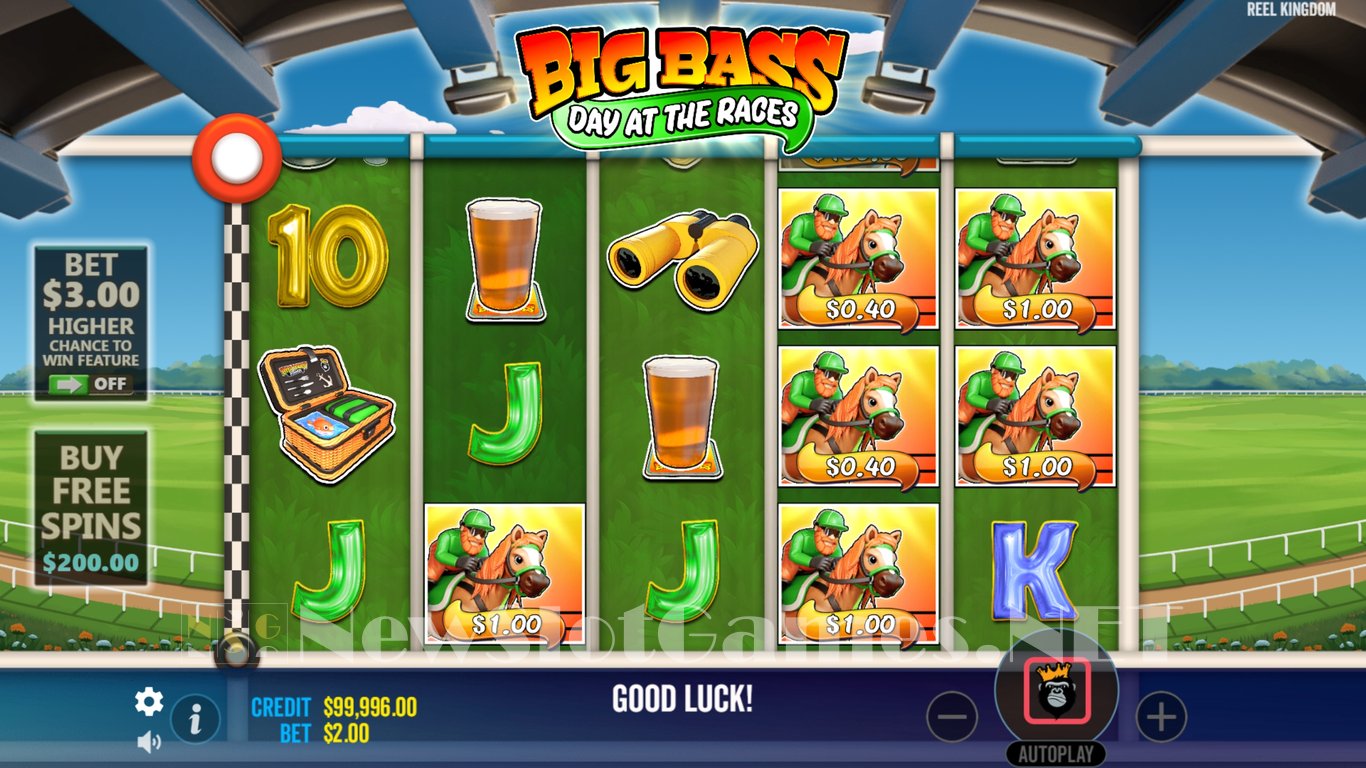
Task: Toggle the $3.00 higher-chance bet feature
Action: (x=91, y=384)
